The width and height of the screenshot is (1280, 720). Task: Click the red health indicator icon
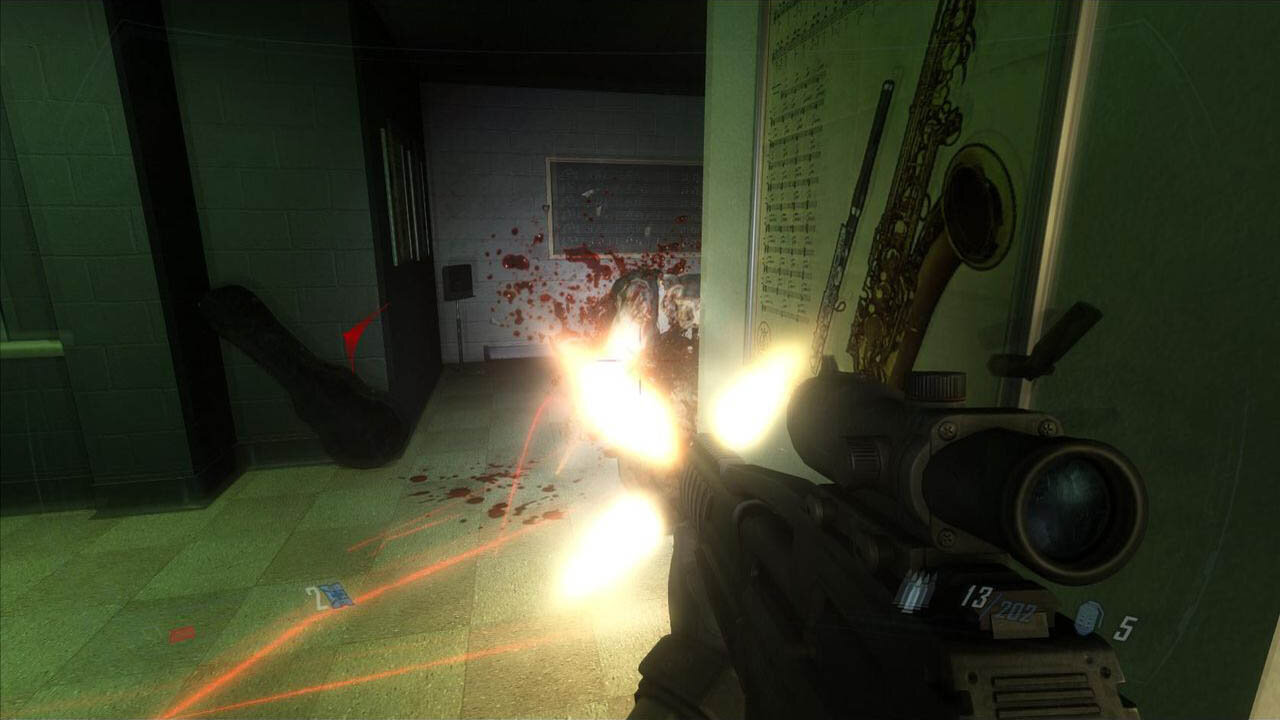182,634
